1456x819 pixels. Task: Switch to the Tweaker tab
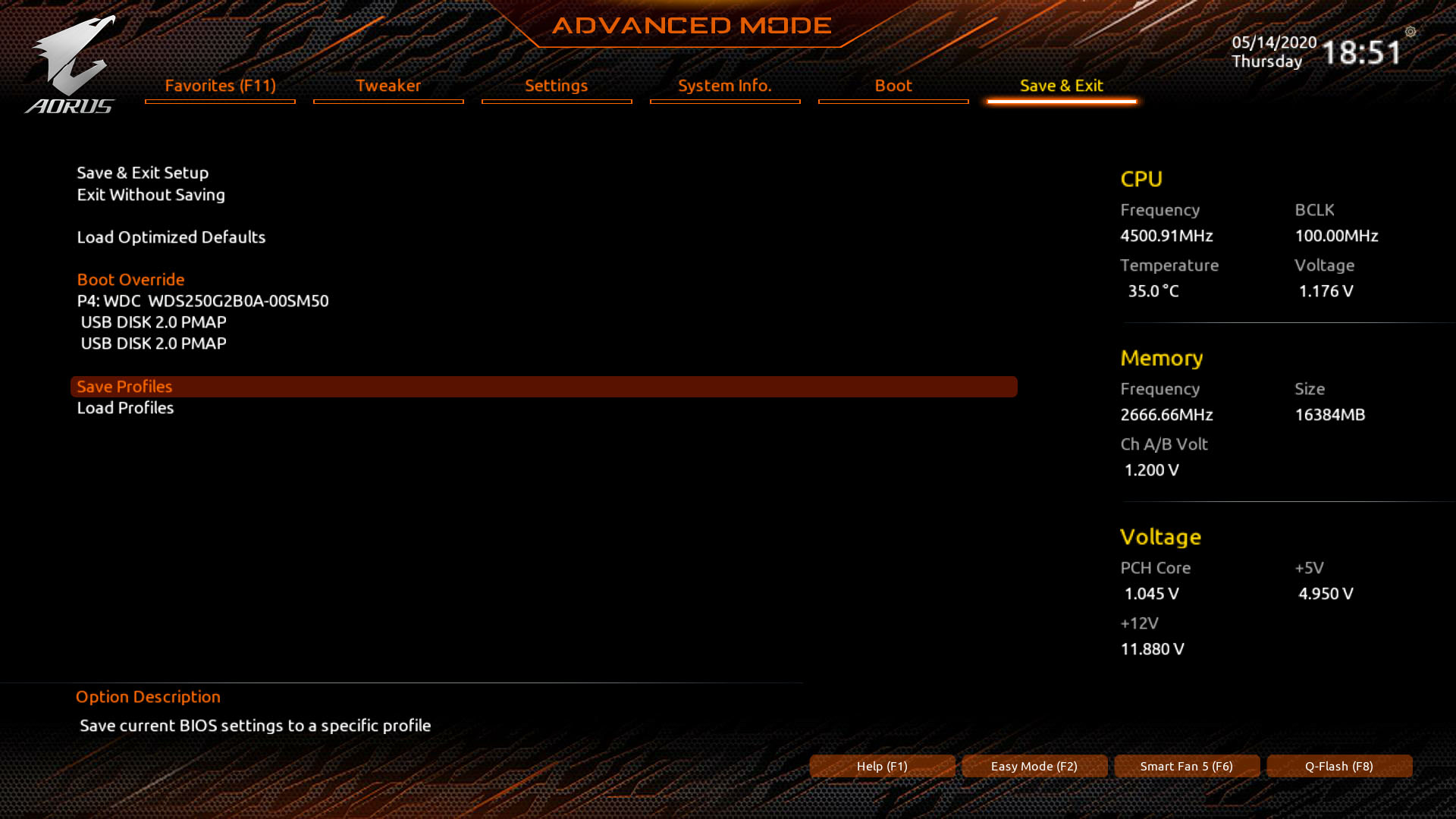click(x=388, y=86)
